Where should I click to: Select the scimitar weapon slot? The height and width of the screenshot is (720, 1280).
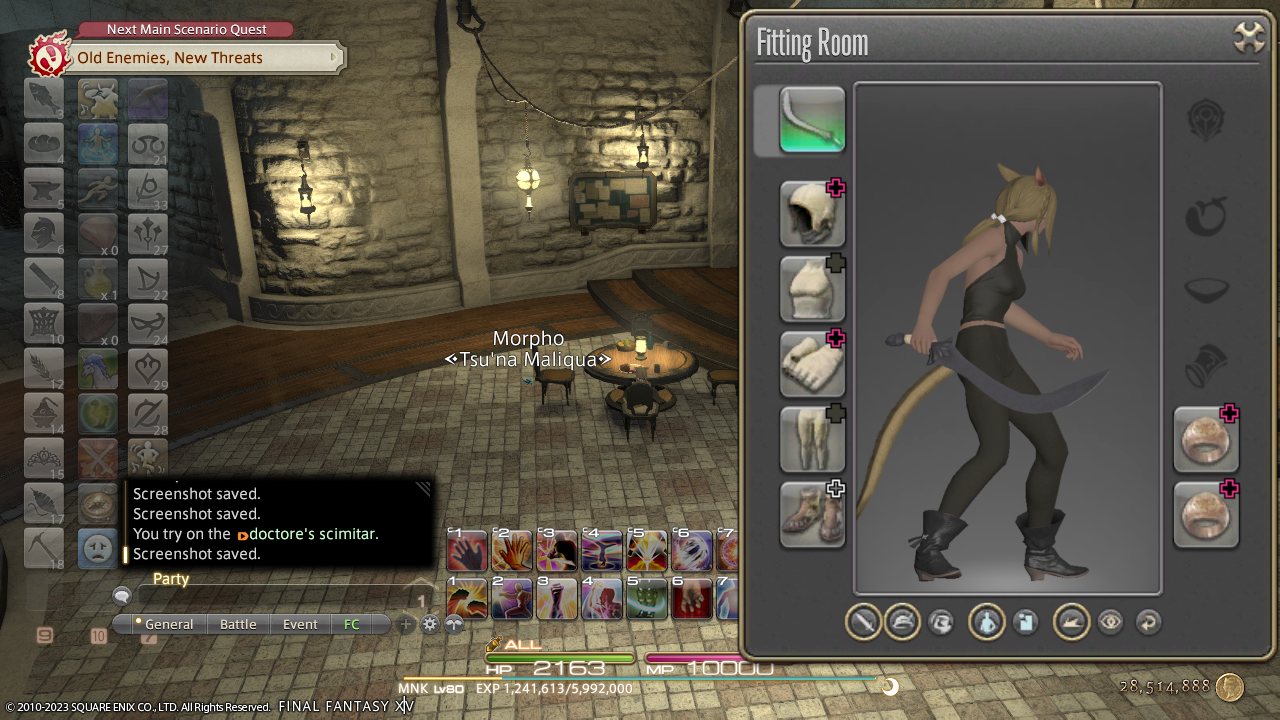[812, 120]
